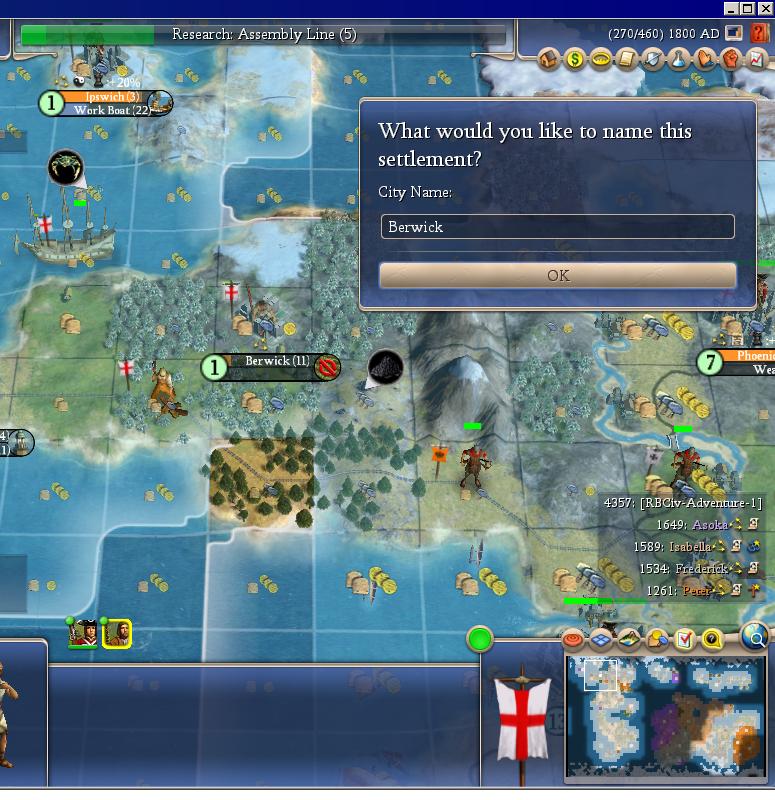Select the Berwick city name bar

tap(277, 362)
